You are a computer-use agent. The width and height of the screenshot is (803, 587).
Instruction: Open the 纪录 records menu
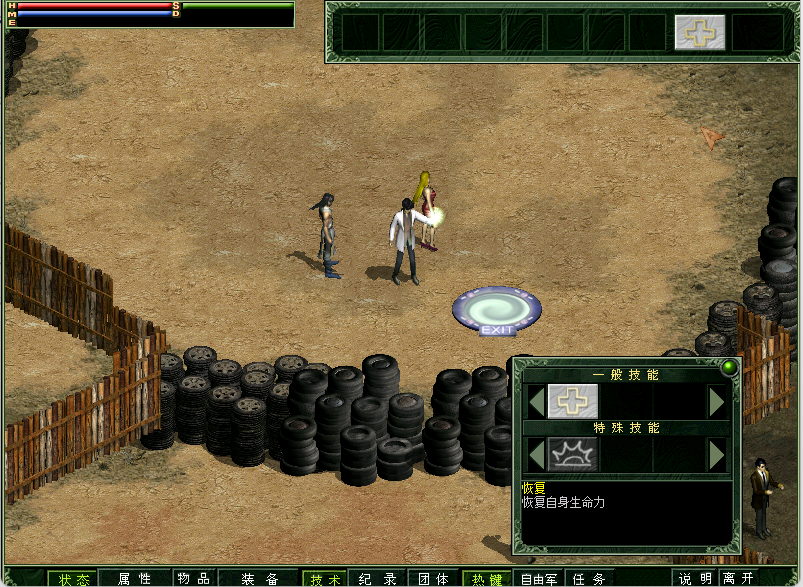coord(378,578)
